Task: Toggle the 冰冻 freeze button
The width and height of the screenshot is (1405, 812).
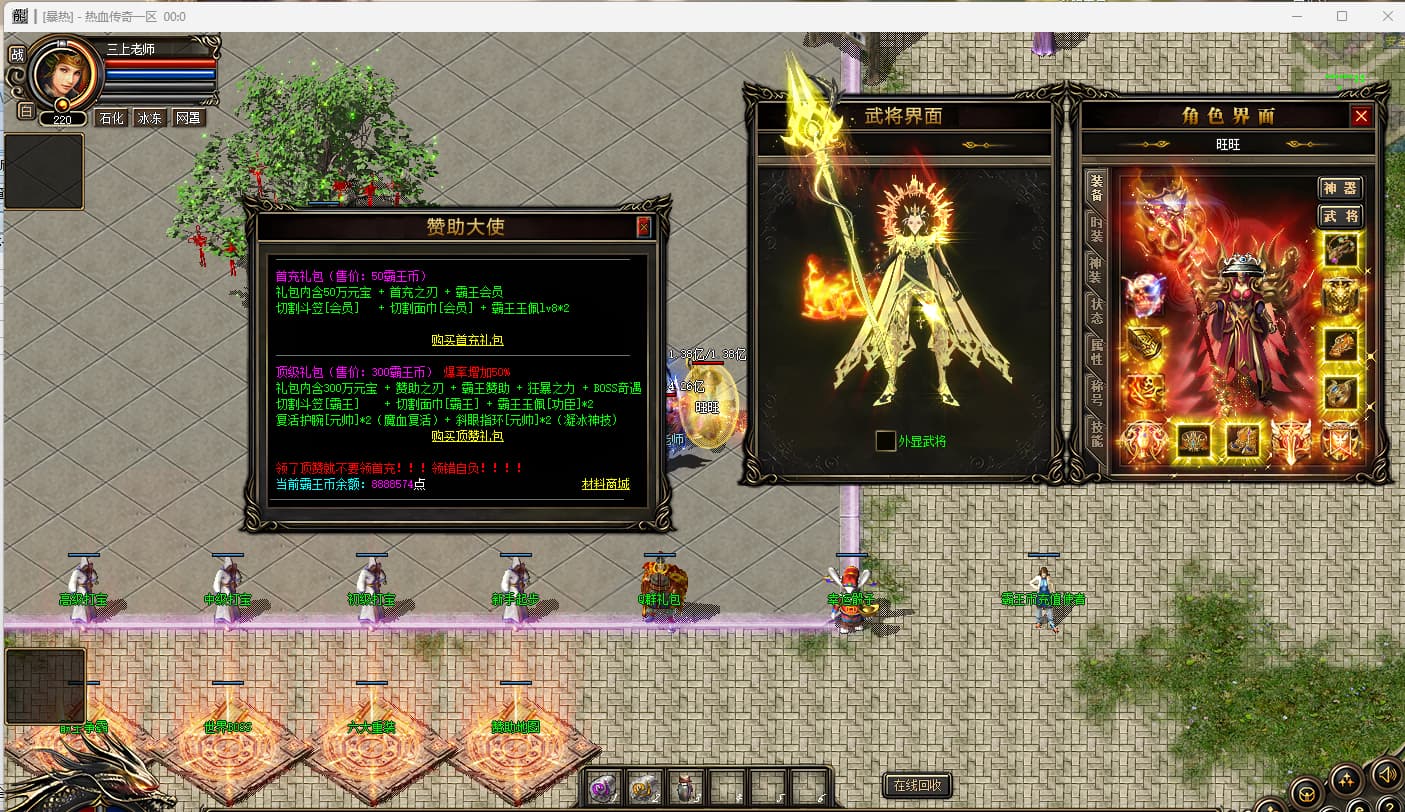Action: [x=149, y=118]
